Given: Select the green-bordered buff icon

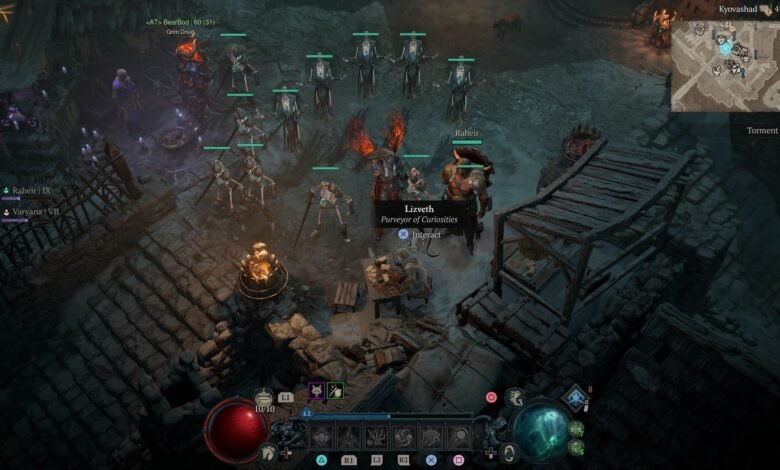Looking at the screenshot, I should click(x=336, y=391).
